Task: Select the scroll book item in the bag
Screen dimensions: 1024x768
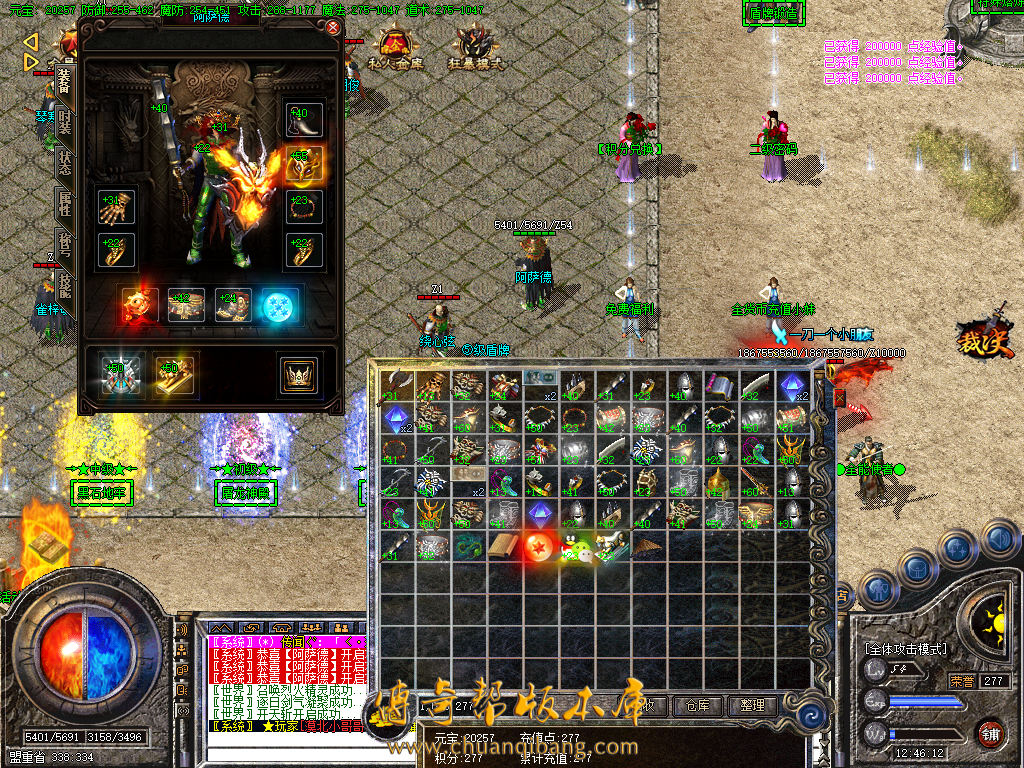Action: point(504,546)
